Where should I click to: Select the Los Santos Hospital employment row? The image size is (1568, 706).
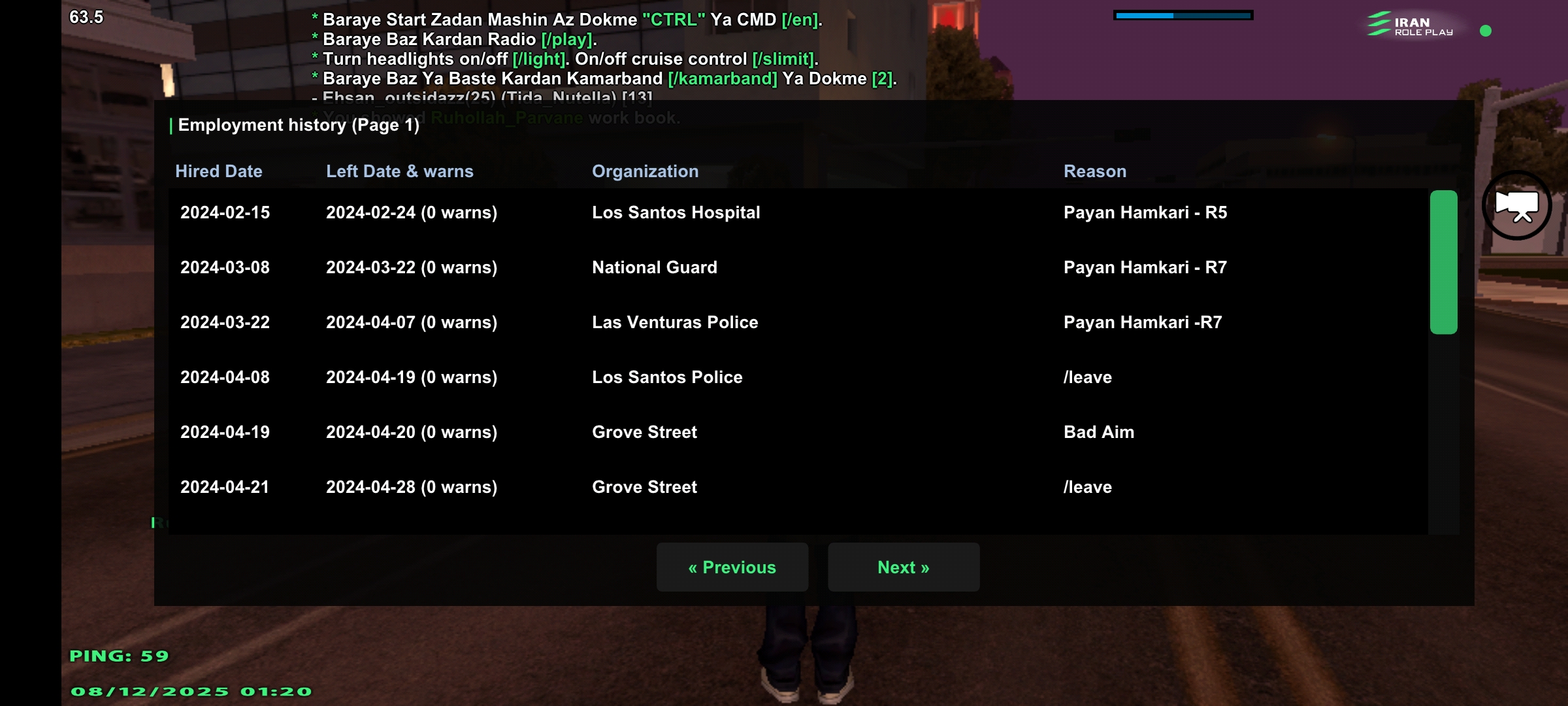(x=676, y=212)
